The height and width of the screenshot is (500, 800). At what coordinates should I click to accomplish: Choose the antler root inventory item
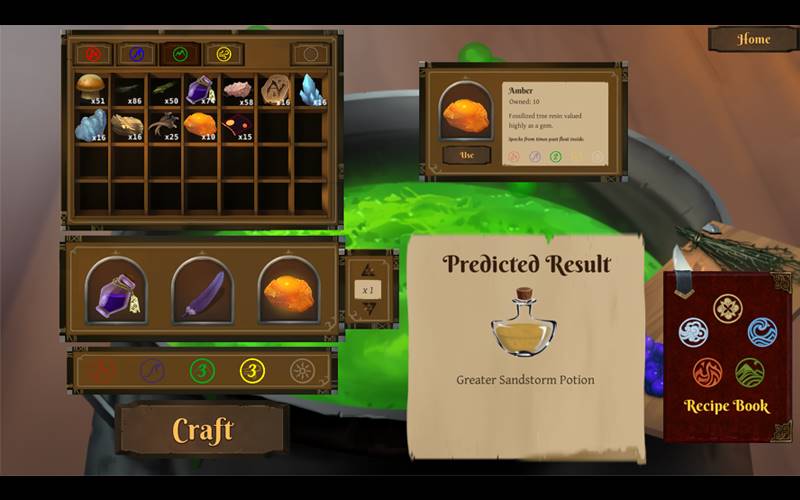[163, 124]
